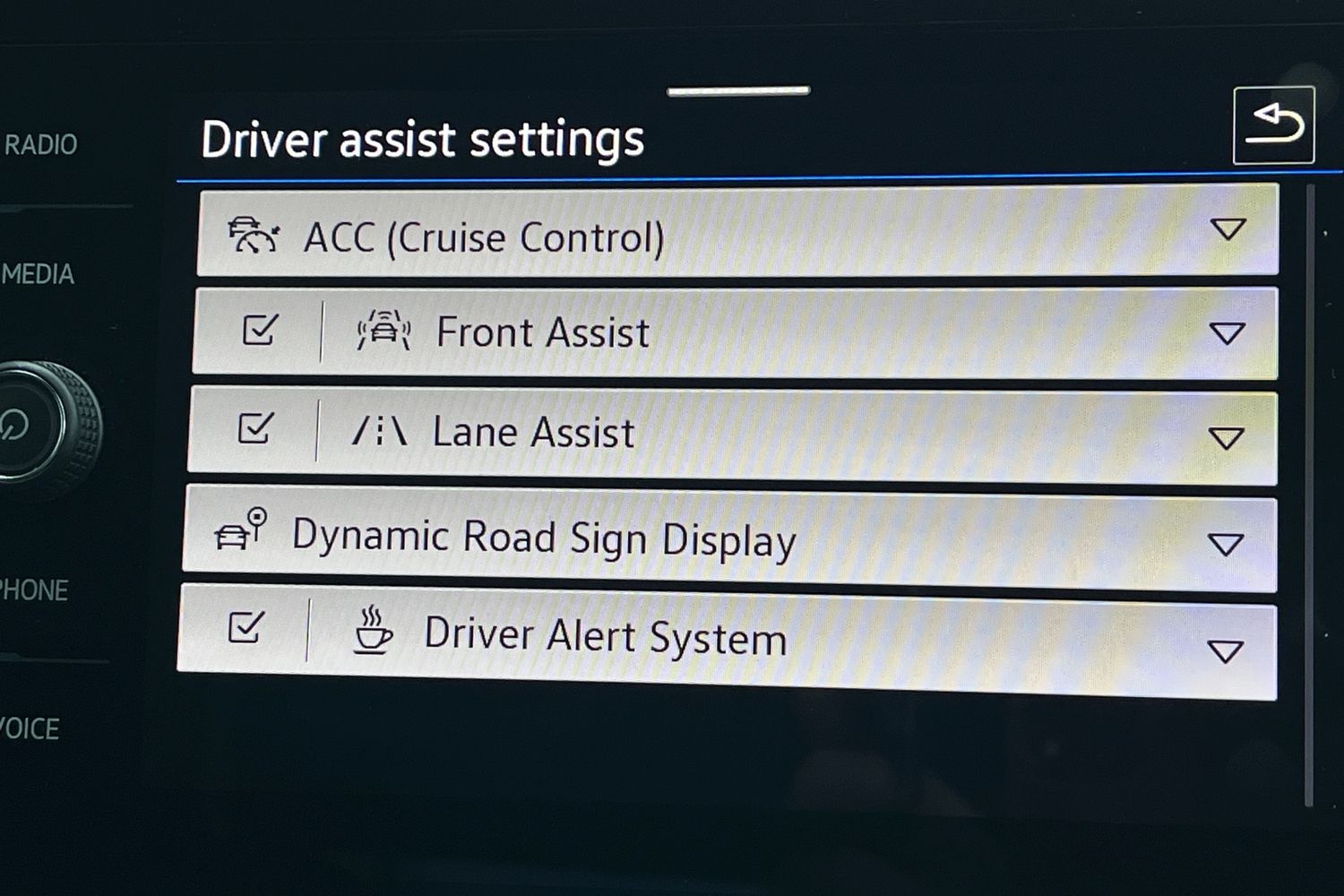
Task: Tap the RADIO button on the side
Action: [41, 145]
